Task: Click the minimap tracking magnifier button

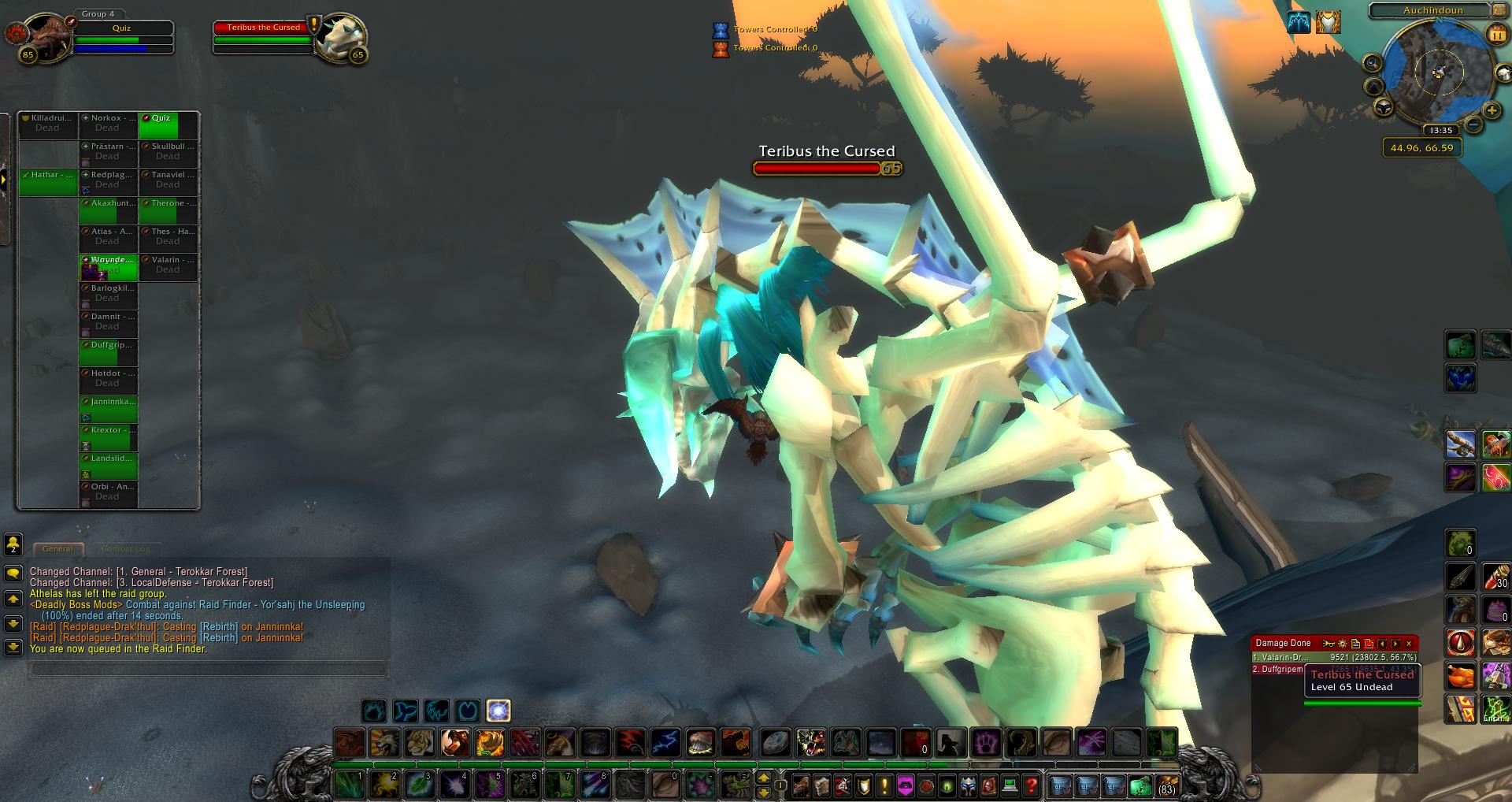Action: pos(1372,63)
